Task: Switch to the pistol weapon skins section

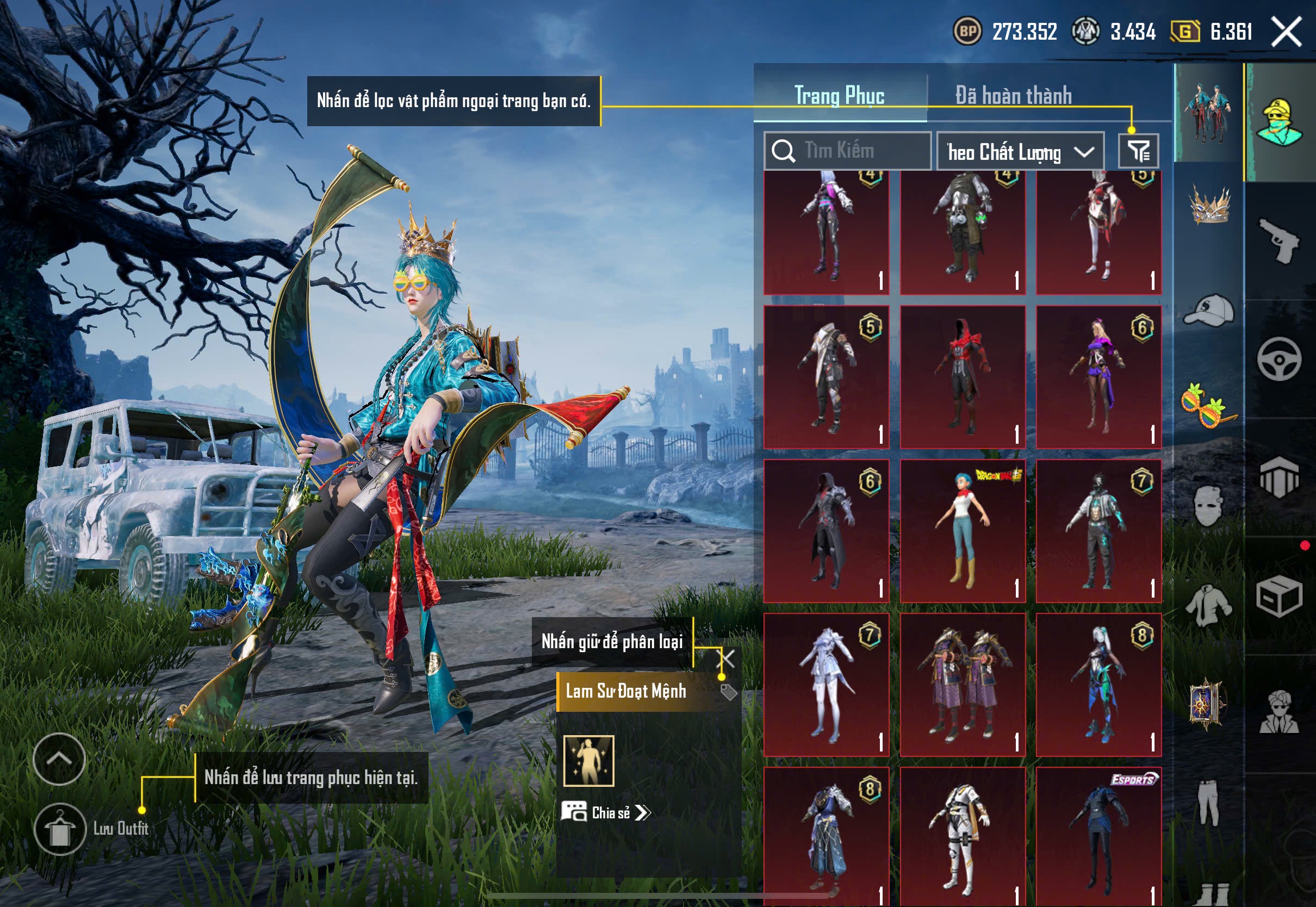Action: pos(1279,240)
